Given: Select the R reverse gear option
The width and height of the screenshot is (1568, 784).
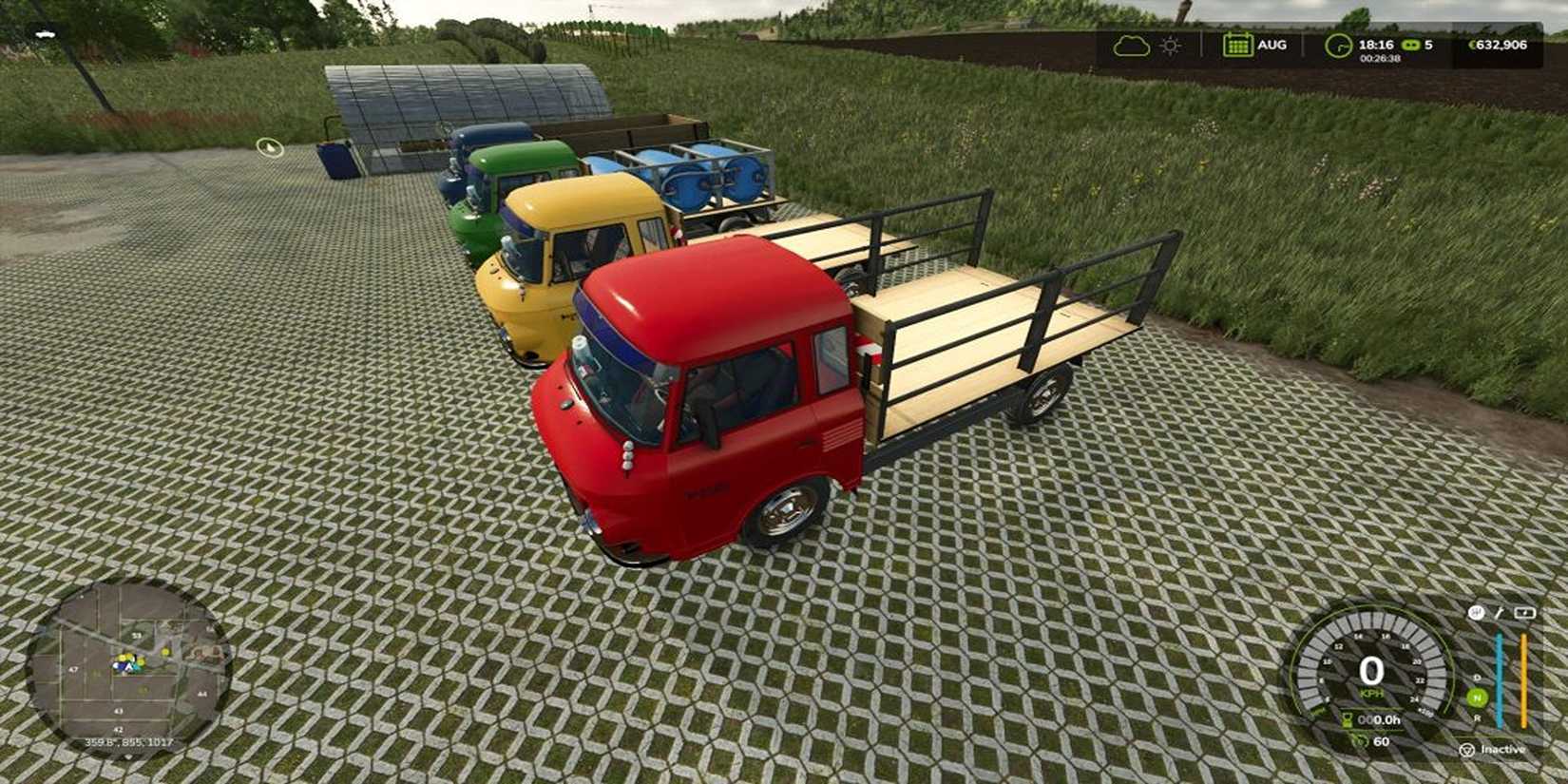Looking at the screenshot, I should [x=1478, y=718].
